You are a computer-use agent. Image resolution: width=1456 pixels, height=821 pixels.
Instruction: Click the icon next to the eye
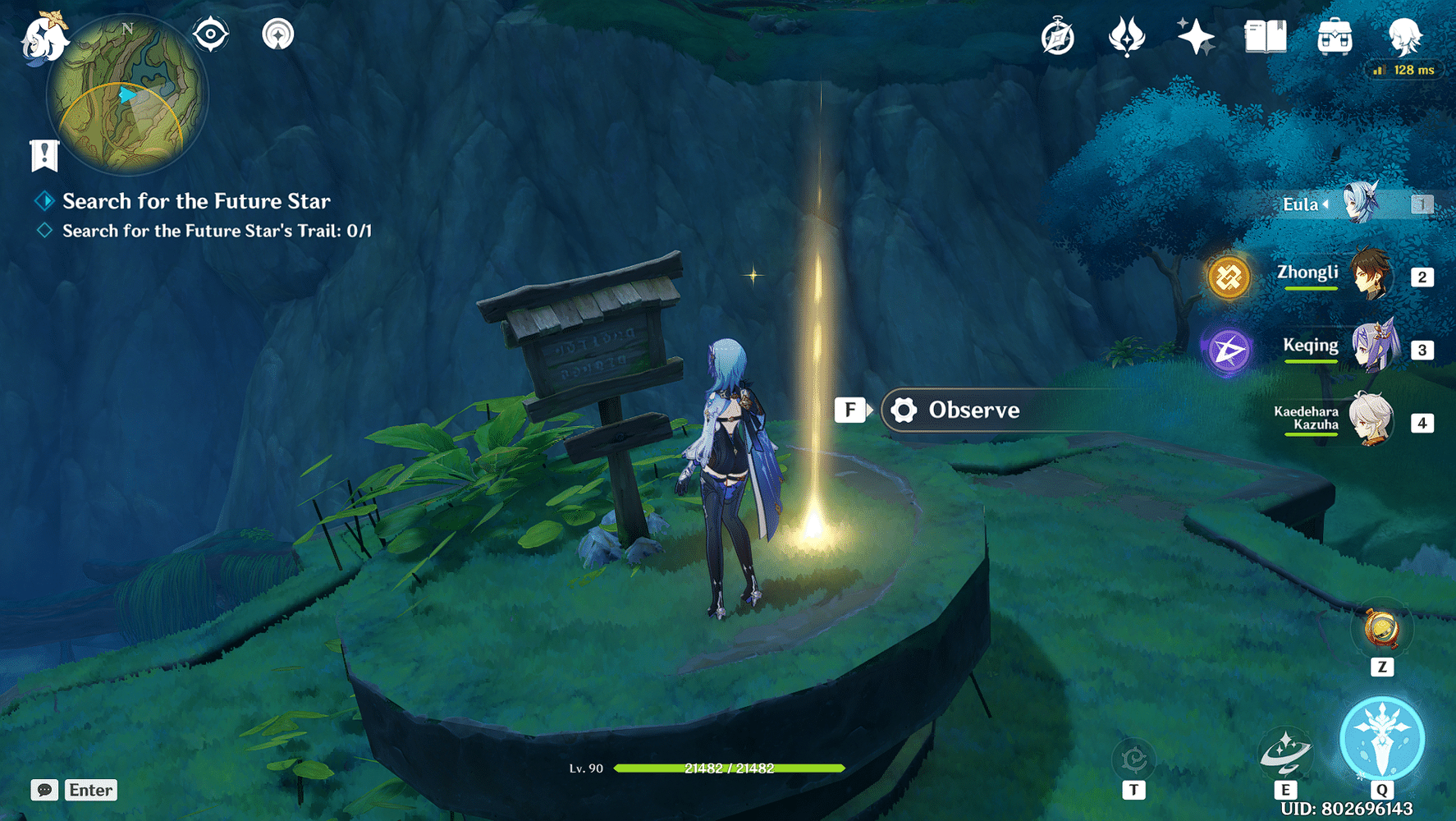click(277, 34)
